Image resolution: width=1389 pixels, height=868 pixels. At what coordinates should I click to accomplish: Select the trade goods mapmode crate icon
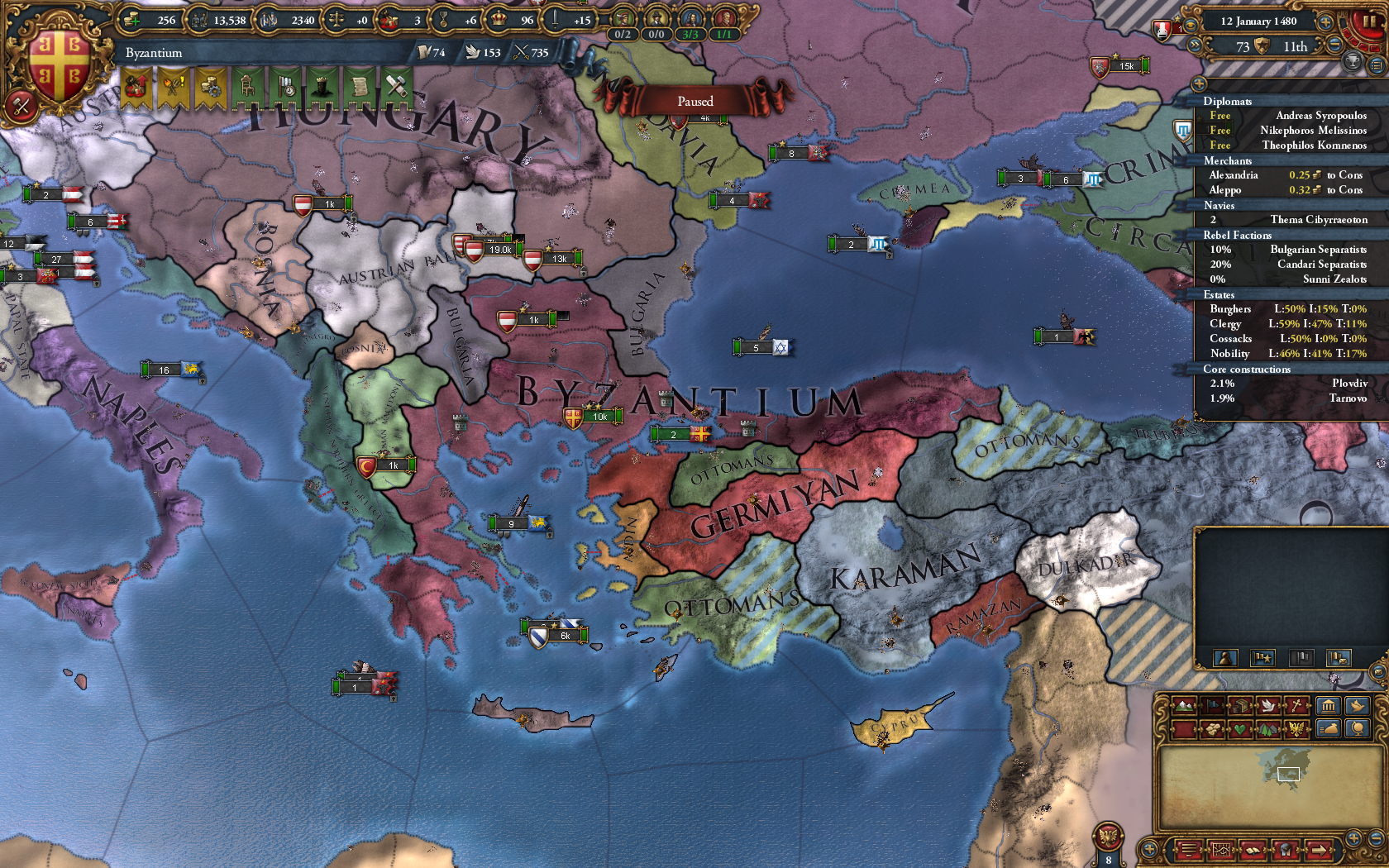tap(1240, 705)
